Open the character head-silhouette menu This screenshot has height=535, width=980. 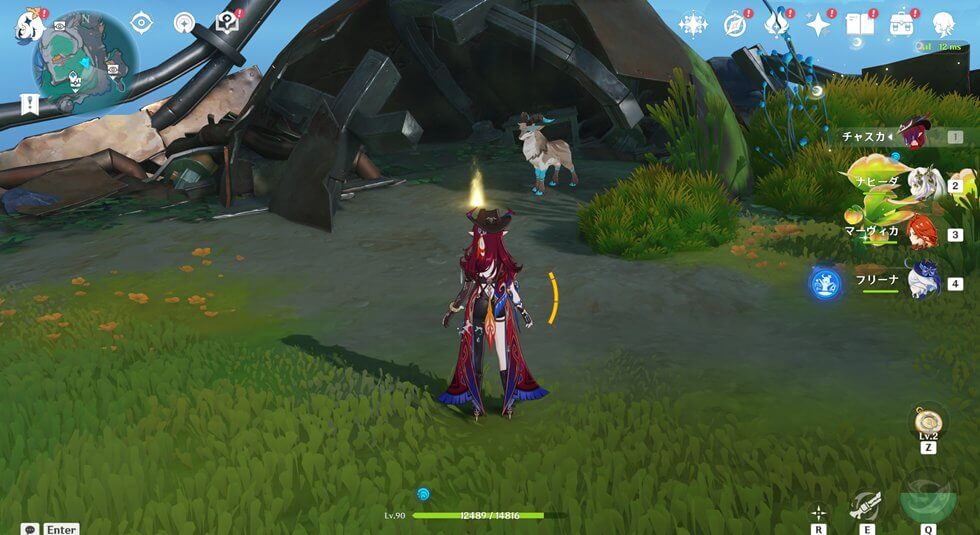tap(943, 24)
